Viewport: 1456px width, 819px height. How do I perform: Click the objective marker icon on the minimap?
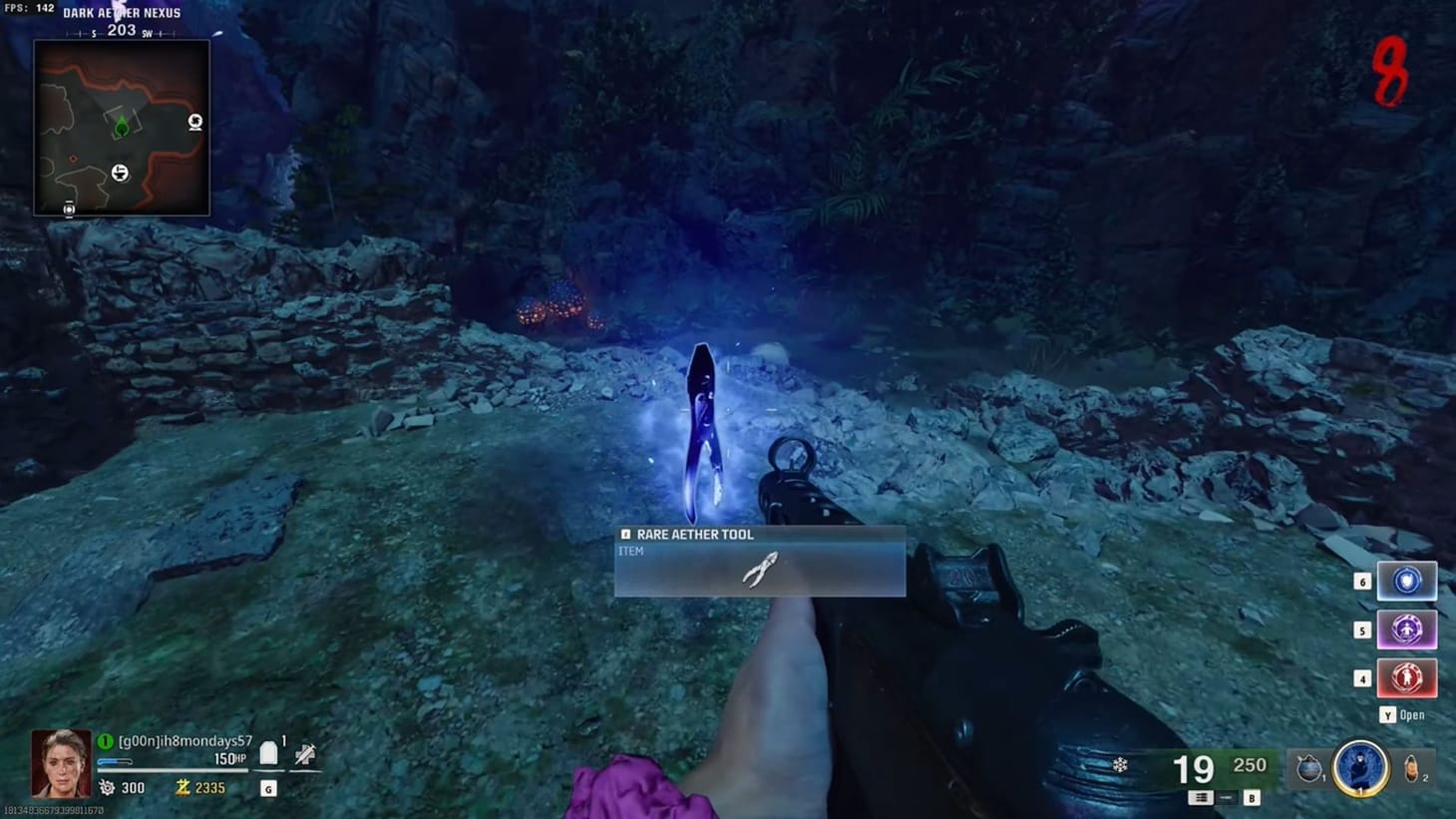[x=122, y=129]
